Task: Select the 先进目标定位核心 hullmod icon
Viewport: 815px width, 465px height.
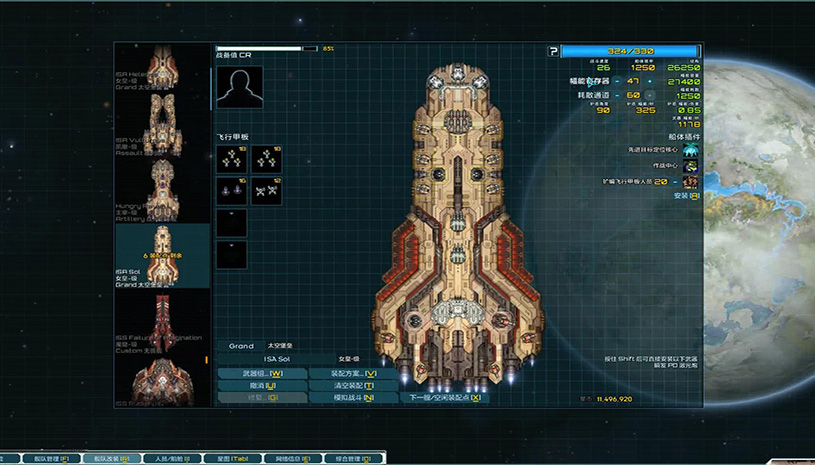Action: click(690, 150)
